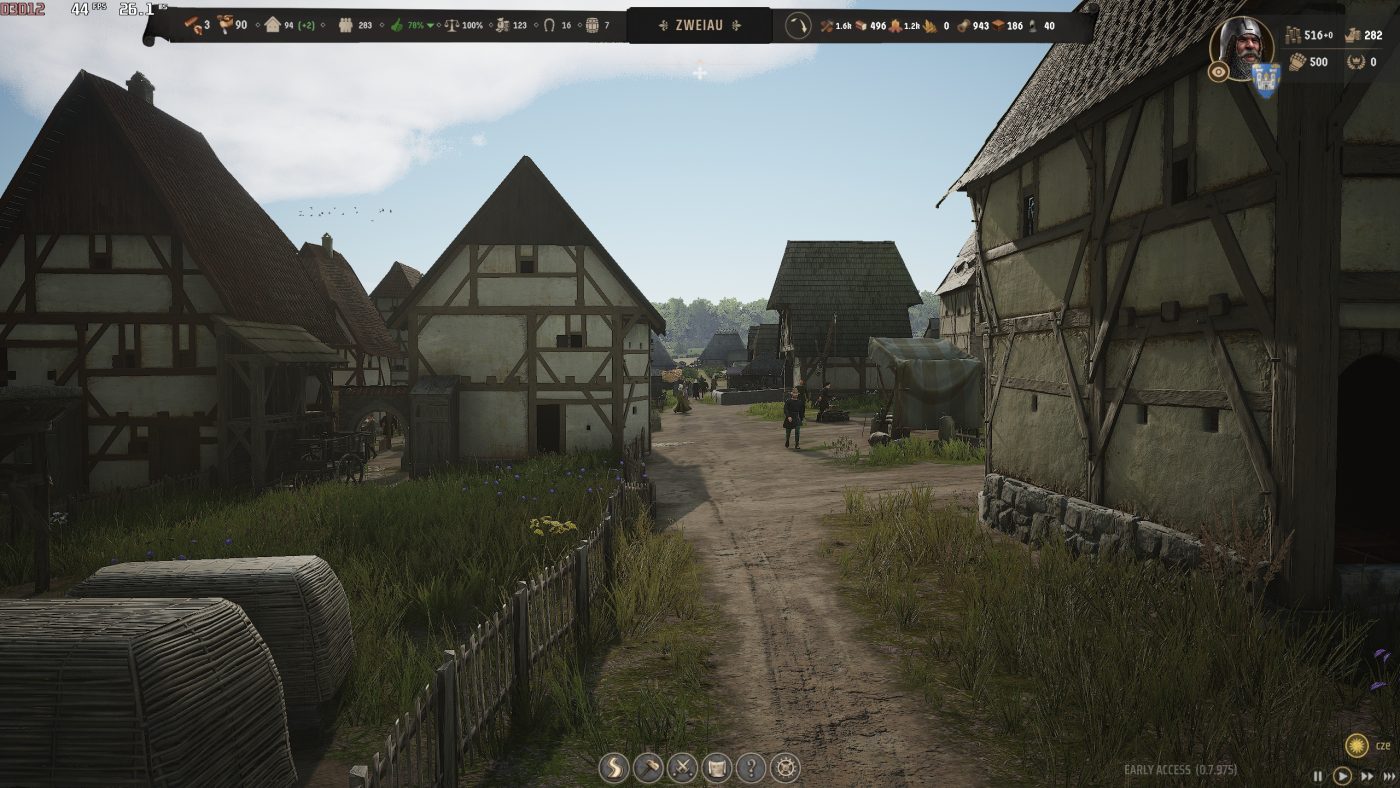Click the sun season indicator
The height and width of the screenshot is (788, 1400).
pyautogui.click(x=1357, y=745)
